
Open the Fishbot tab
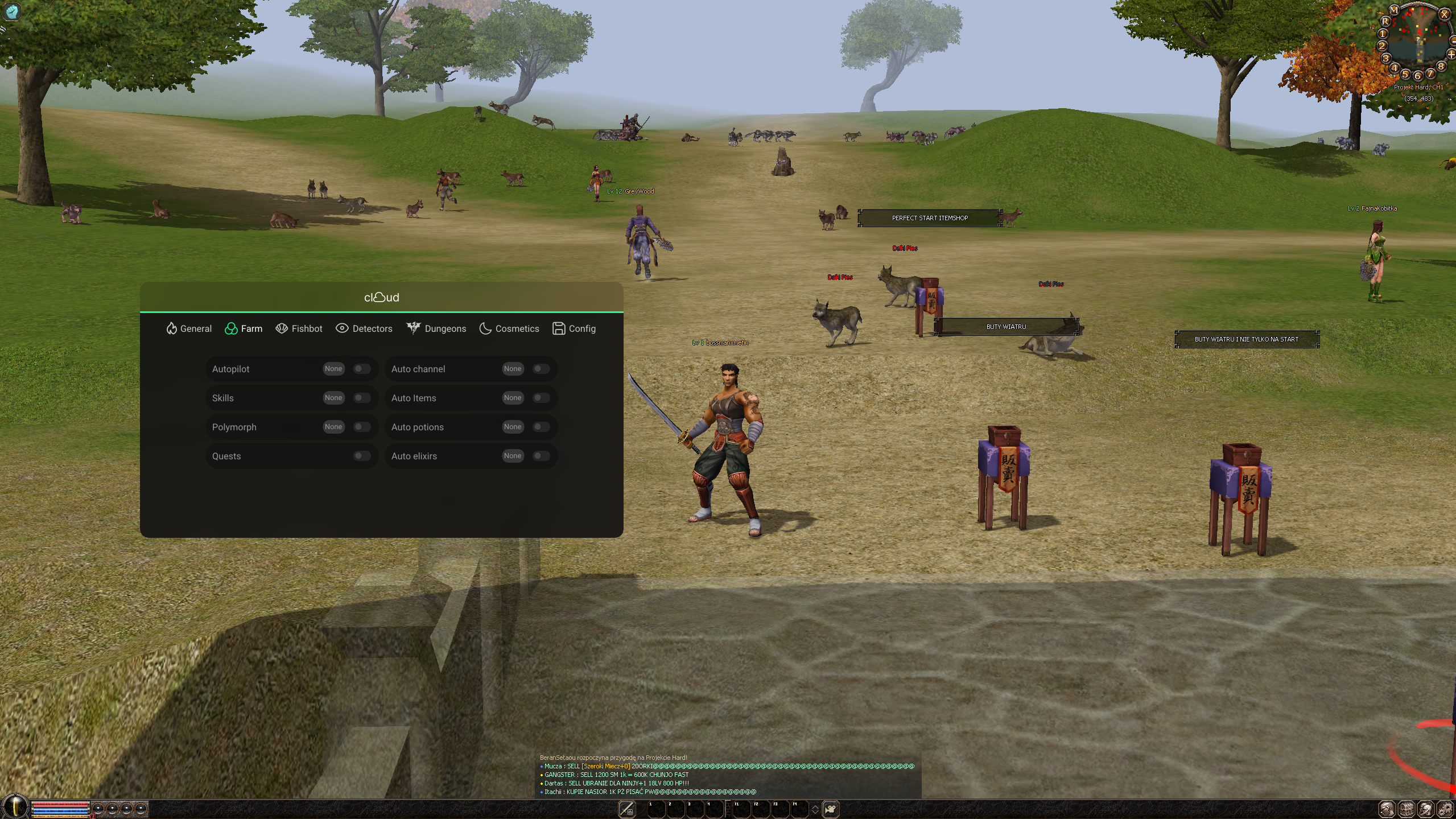pos(299,328)
